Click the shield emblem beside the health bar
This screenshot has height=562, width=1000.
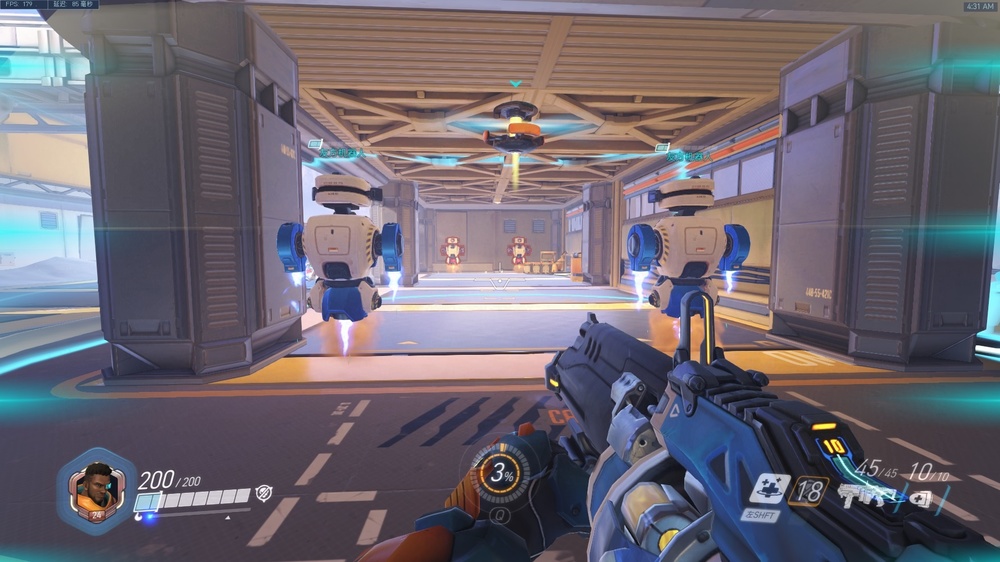264,492
